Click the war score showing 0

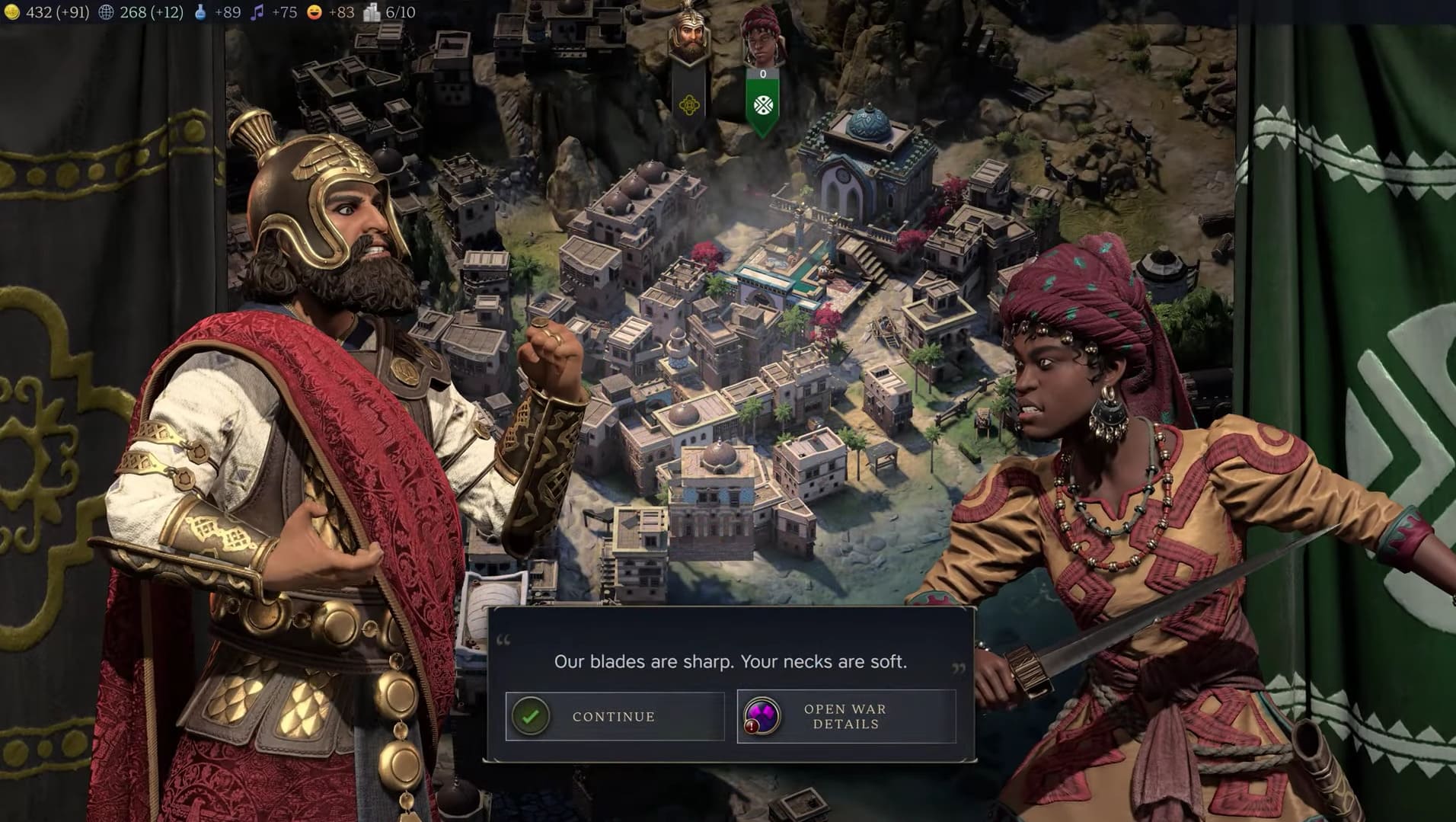pos(763,74)
